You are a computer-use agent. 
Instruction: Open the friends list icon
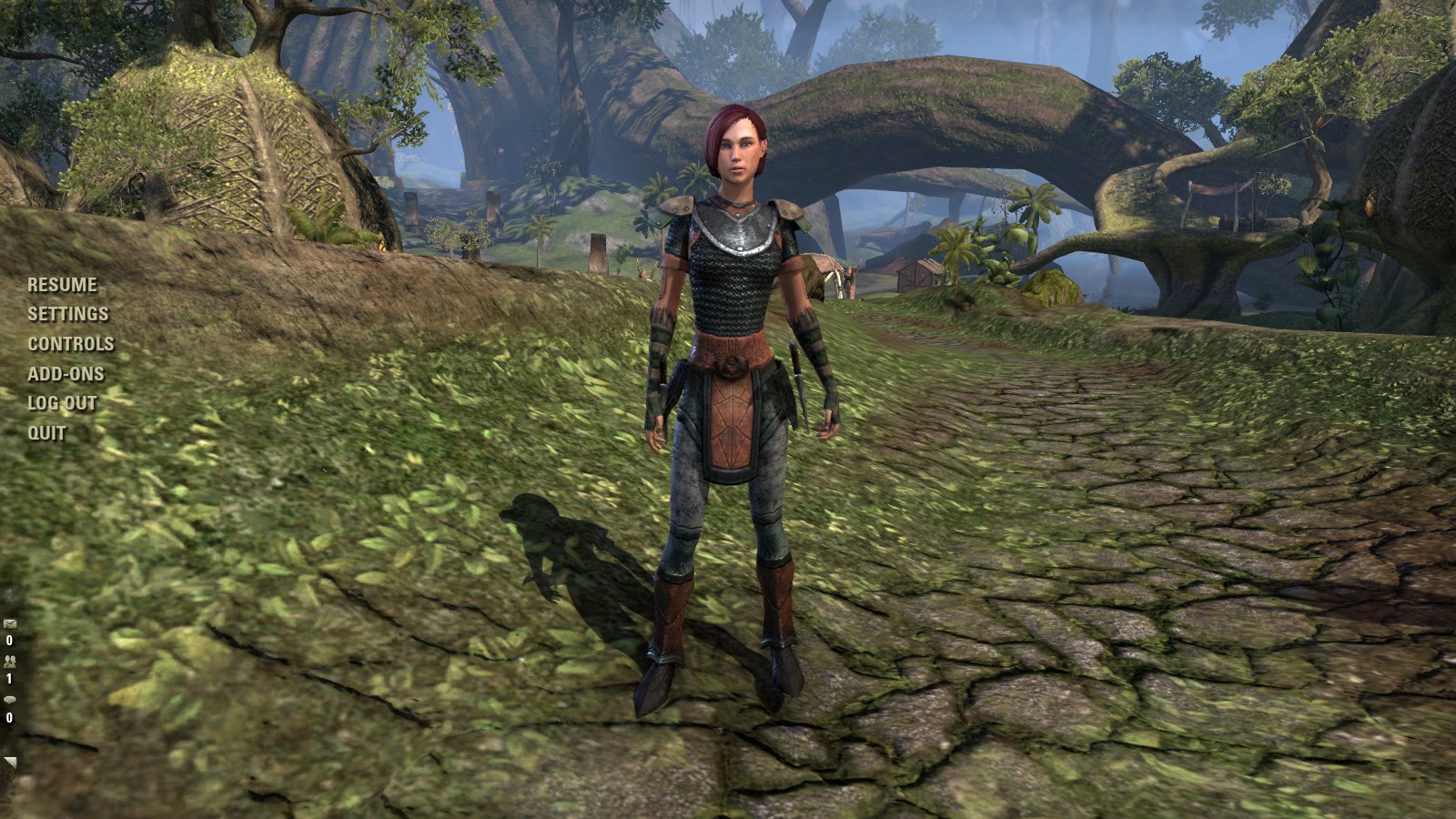tap(11, 662)
